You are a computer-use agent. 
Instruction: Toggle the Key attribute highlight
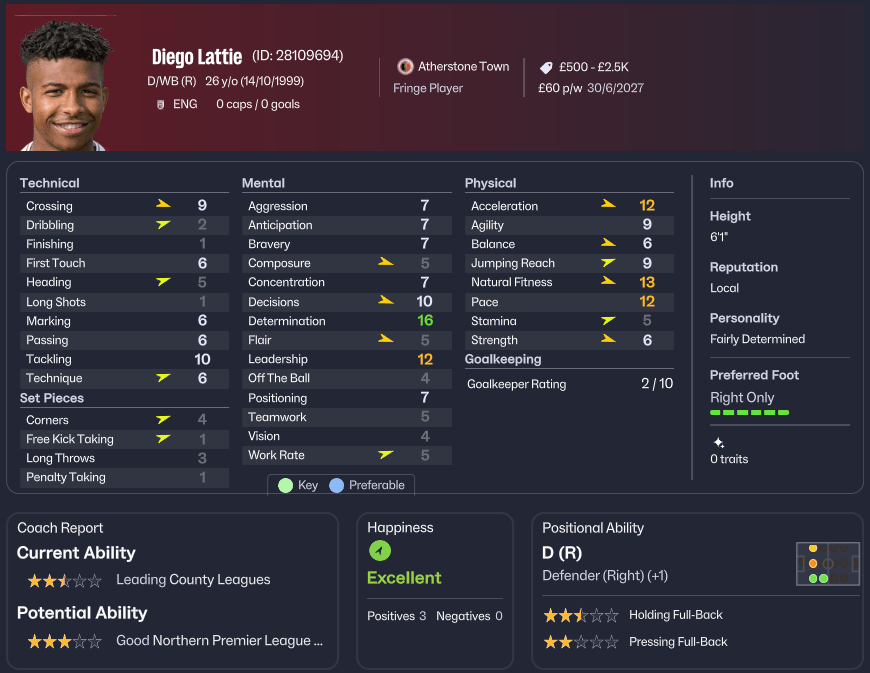coord(298,485)
